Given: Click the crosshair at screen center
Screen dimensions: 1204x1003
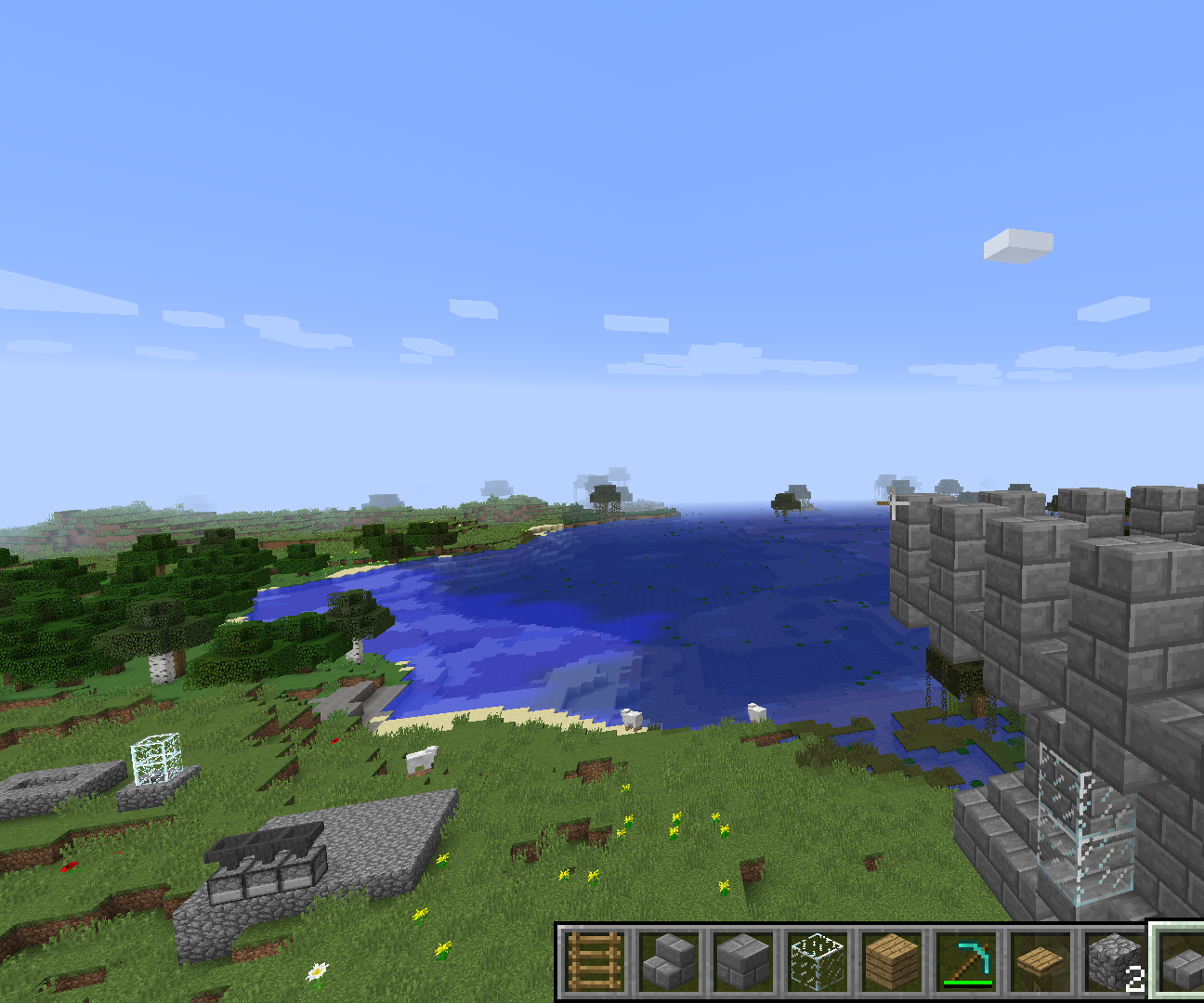Looking at the screenshot, I should point(895,501).
